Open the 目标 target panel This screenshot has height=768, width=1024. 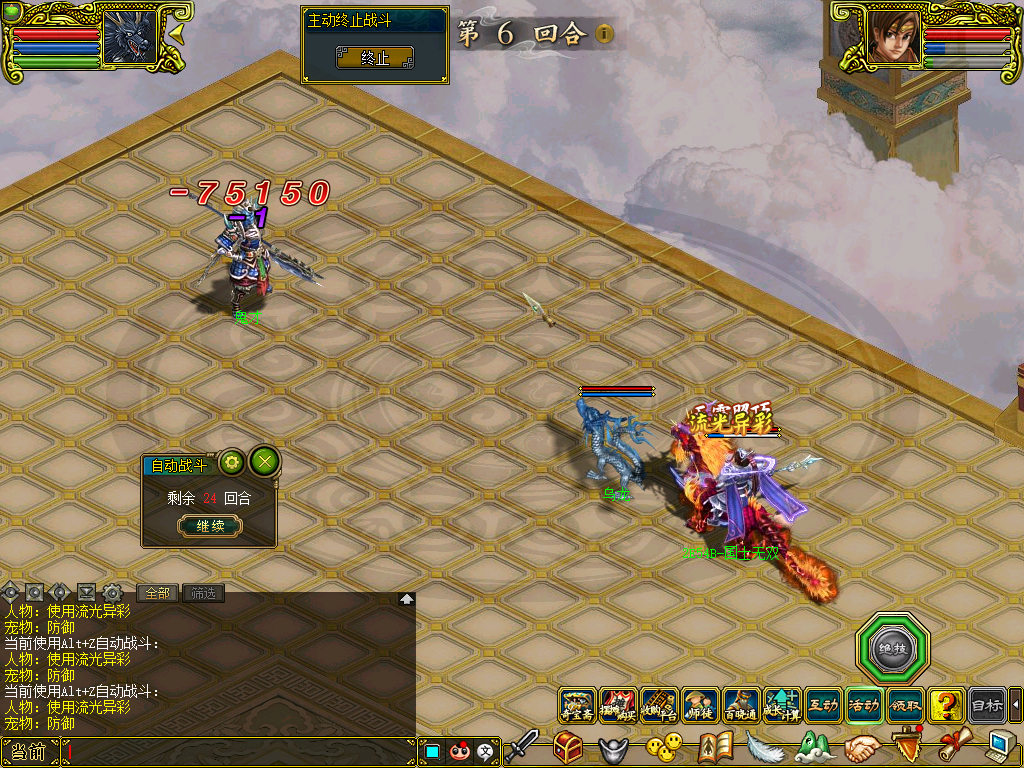pyautogui.click(x=987, y=706)
